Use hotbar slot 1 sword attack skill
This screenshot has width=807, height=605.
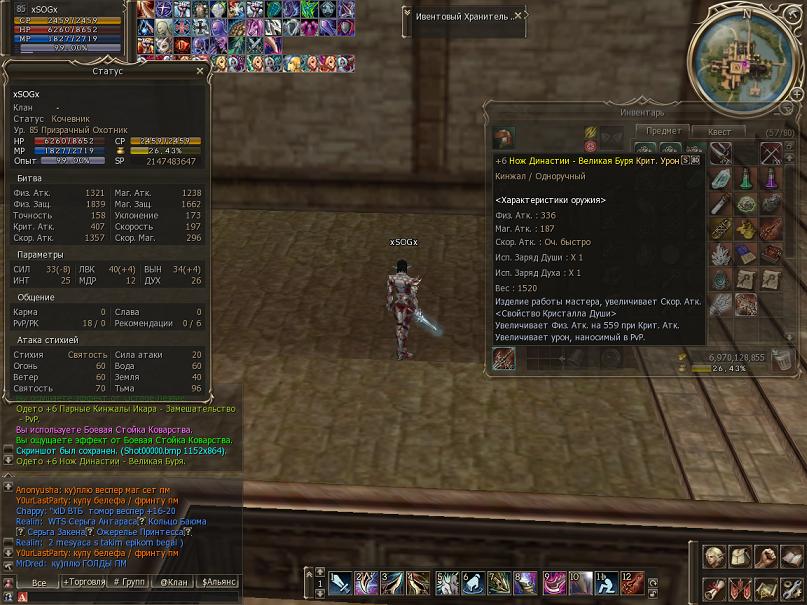pyautogui.click(x=340, y=582)
